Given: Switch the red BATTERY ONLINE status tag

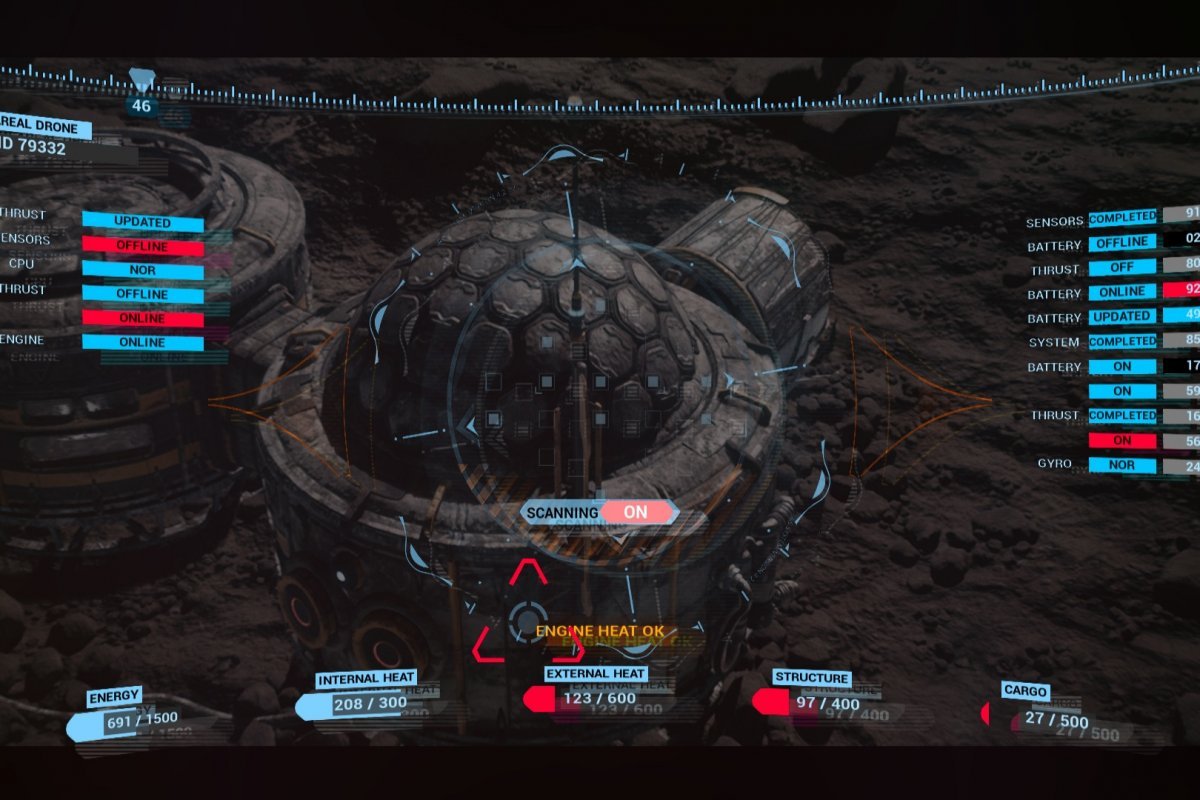Looking at the screenshot, I should point(1122,291).
